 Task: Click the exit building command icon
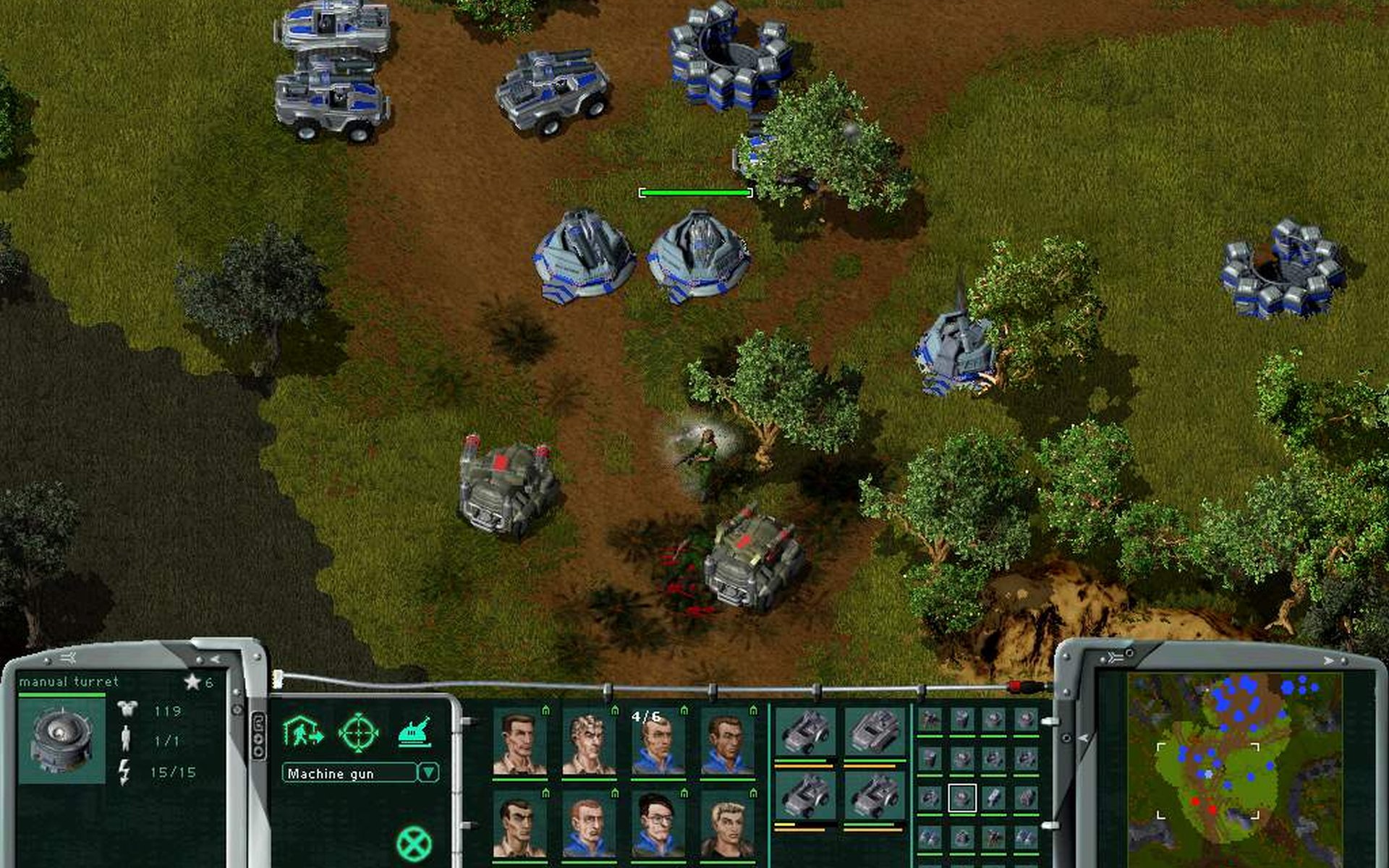click(x=303, y=732)
